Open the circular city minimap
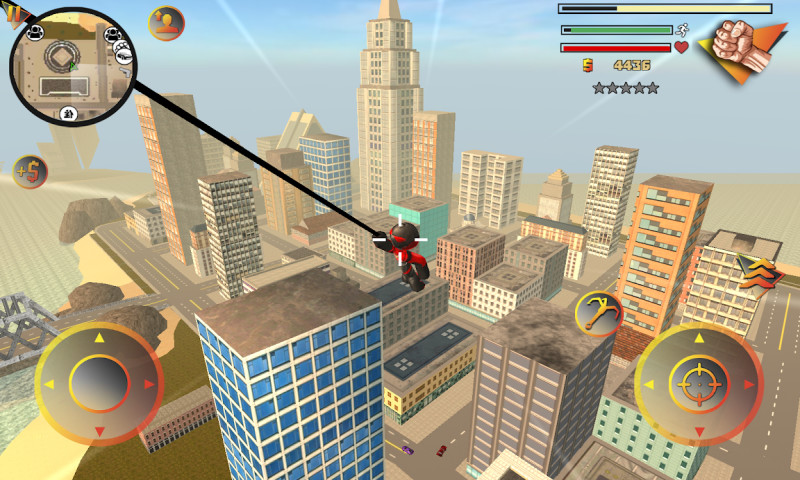800x480 pixels. (x=72, y=66)
